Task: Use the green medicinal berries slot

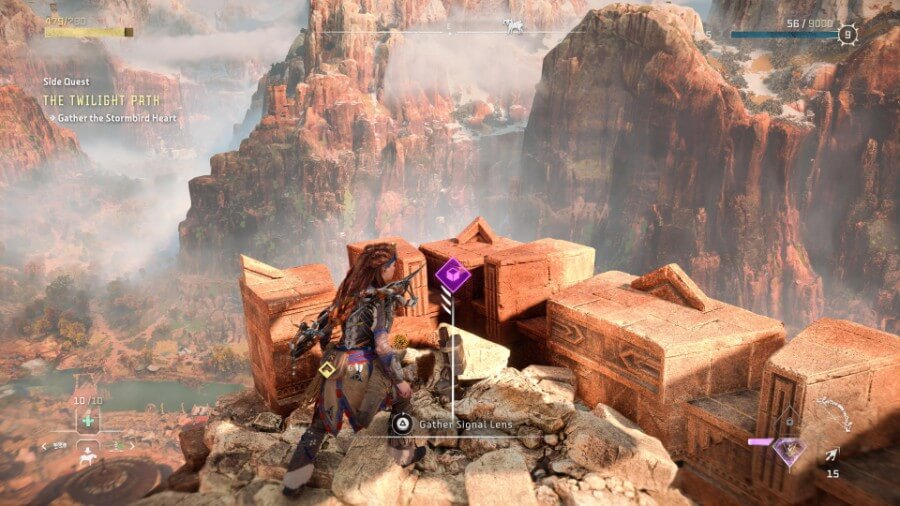Action: click(88, 419)
